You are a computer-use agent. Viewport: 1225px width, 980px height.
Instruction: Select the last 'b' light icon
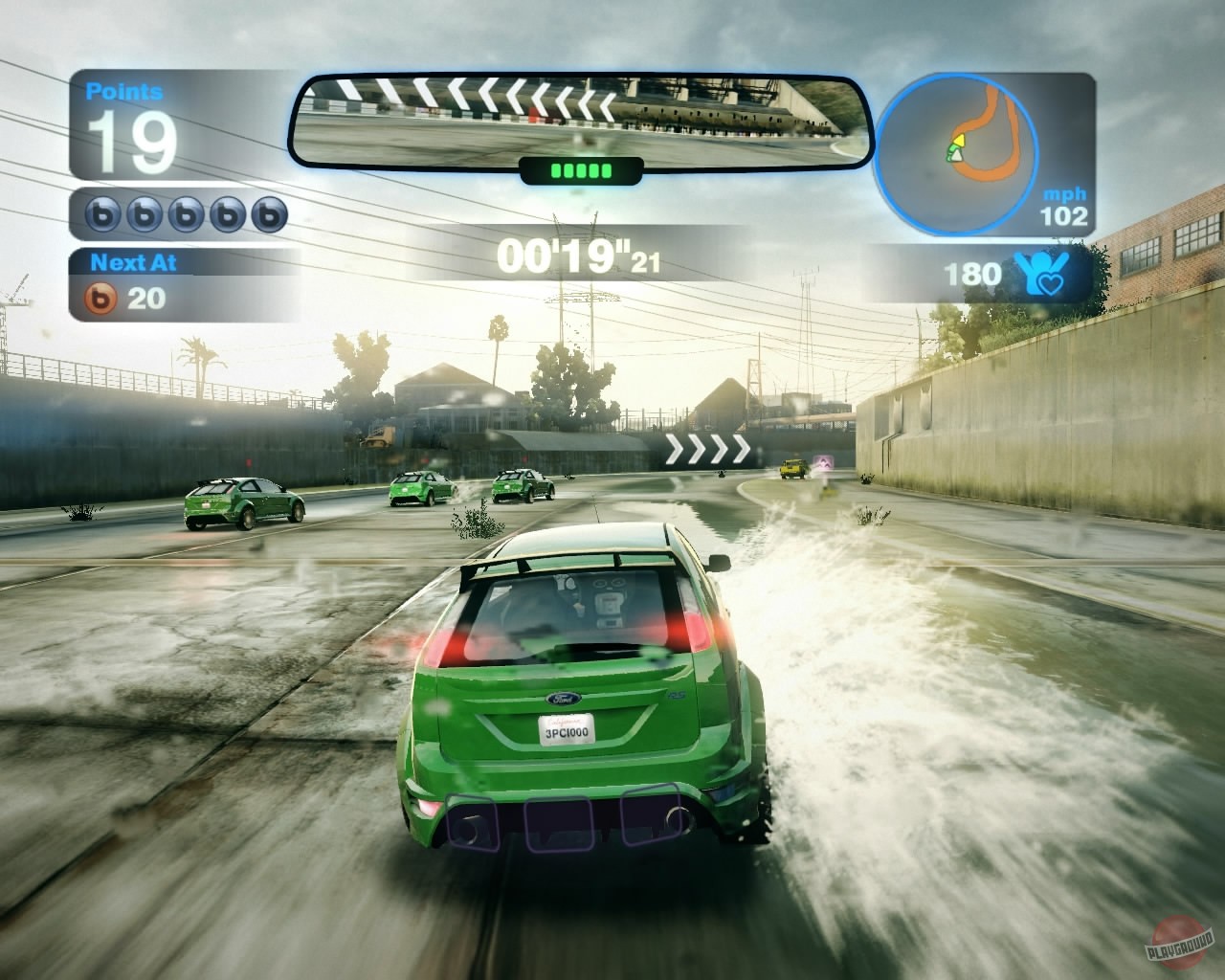pyautogui.click(x=270, y=212)
